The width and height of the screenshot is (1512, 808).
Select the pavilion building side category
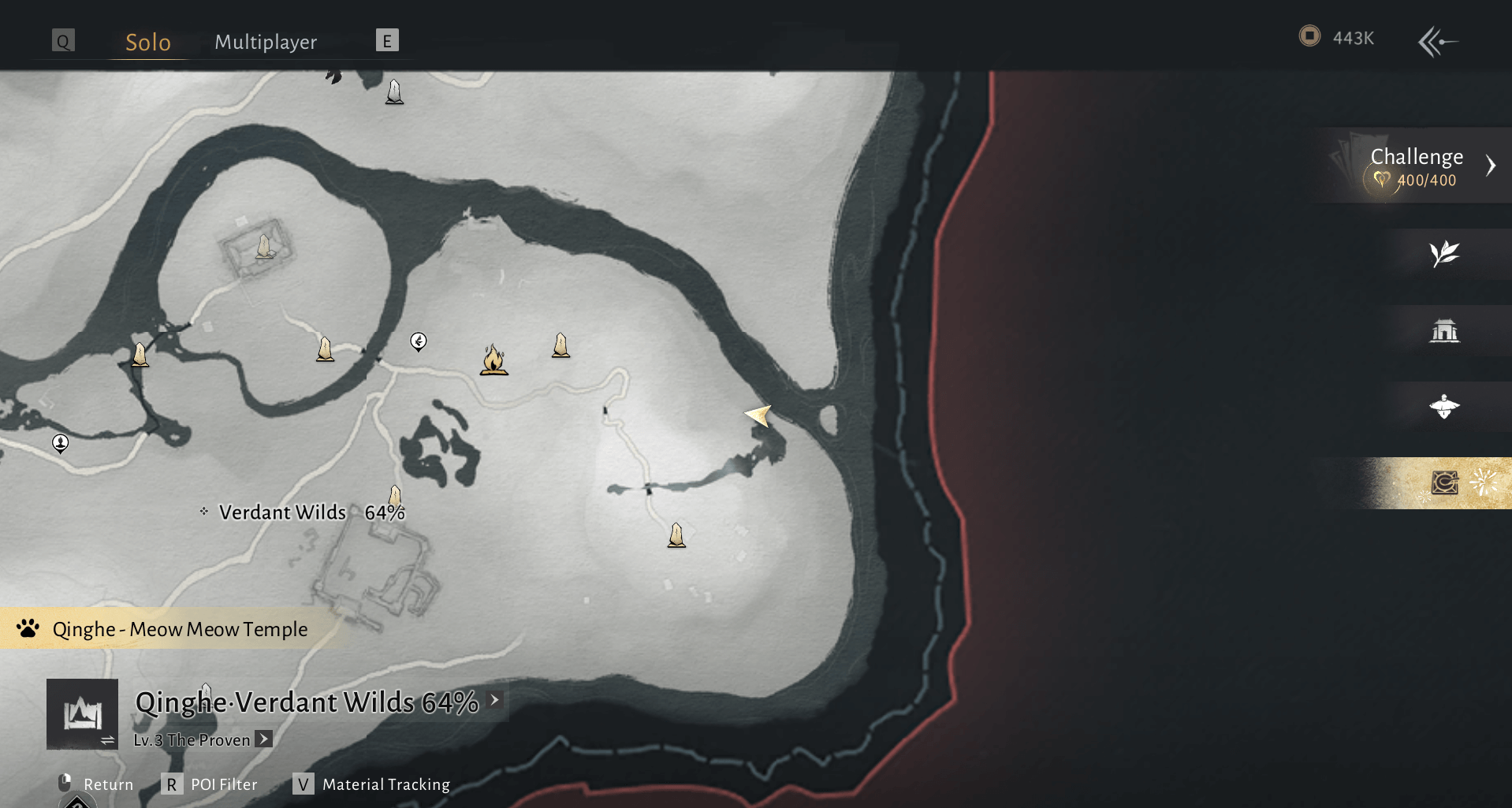point(1444,330)
